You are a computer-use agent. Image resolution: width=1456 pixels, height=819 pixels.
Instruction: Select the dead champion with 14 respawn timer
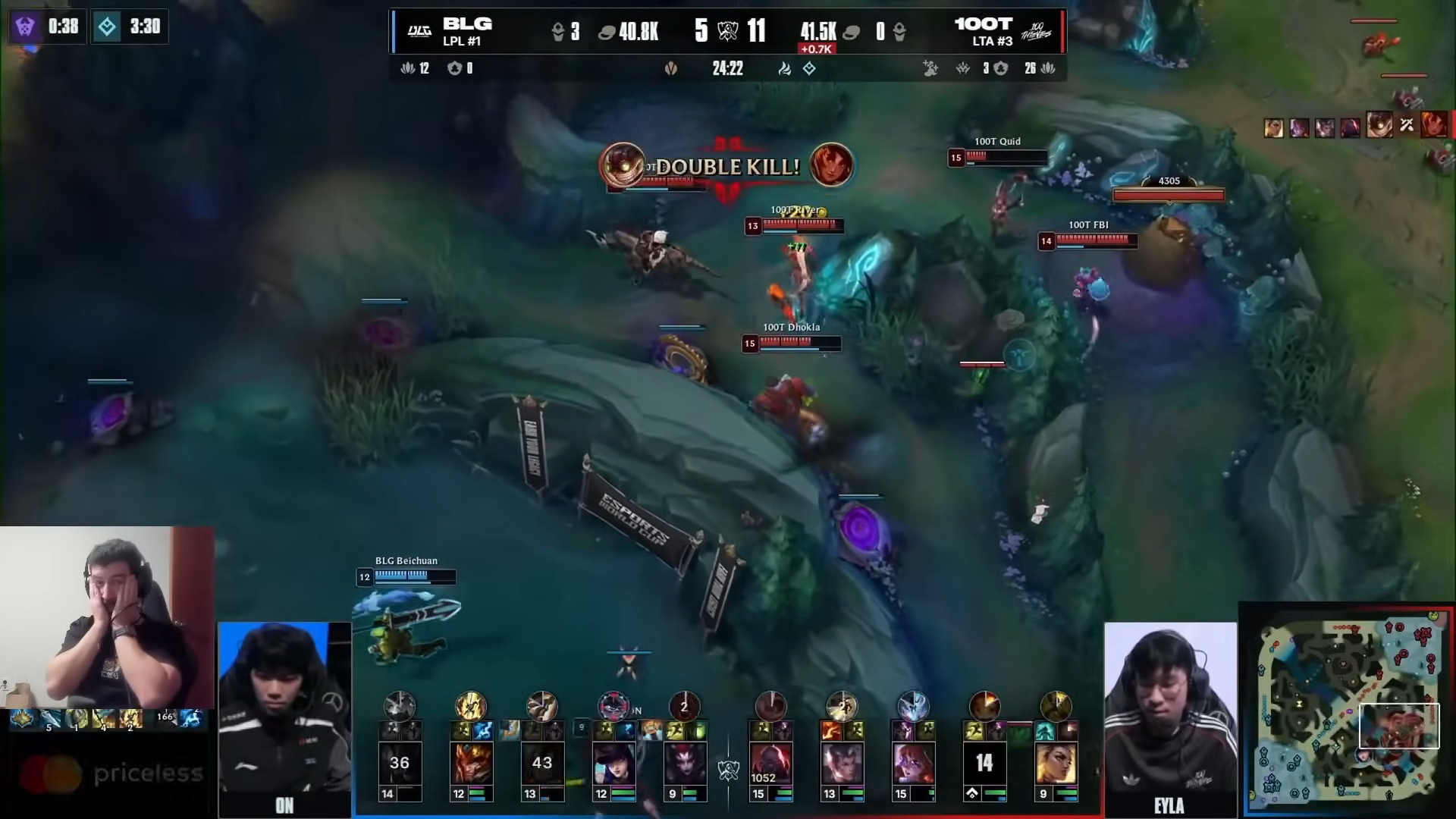click(x=984, y=764)
